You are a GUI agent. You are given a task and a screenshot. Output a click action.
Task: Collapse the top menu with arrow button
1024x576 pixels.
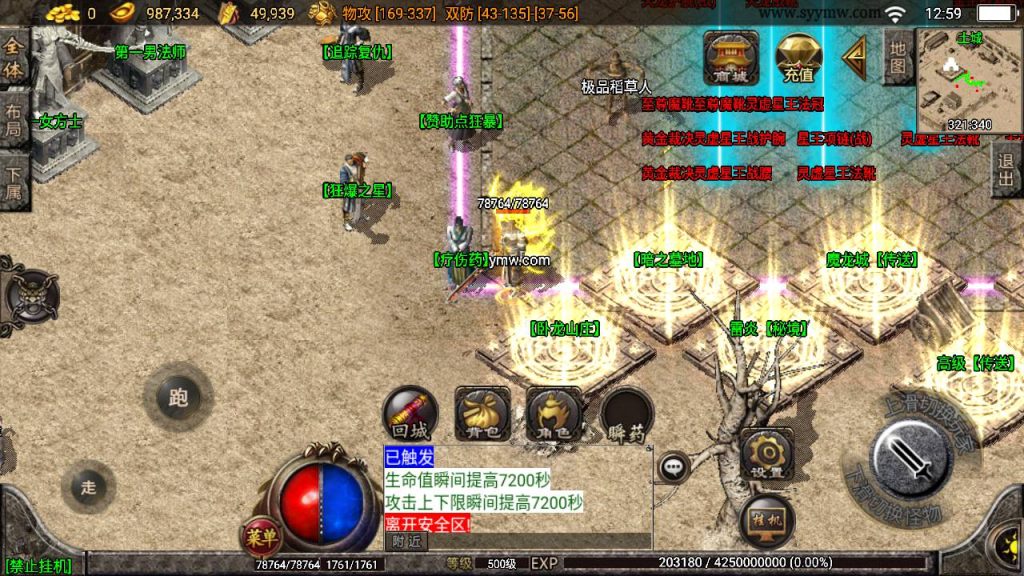pyautogui.click(x=854, y=58)
